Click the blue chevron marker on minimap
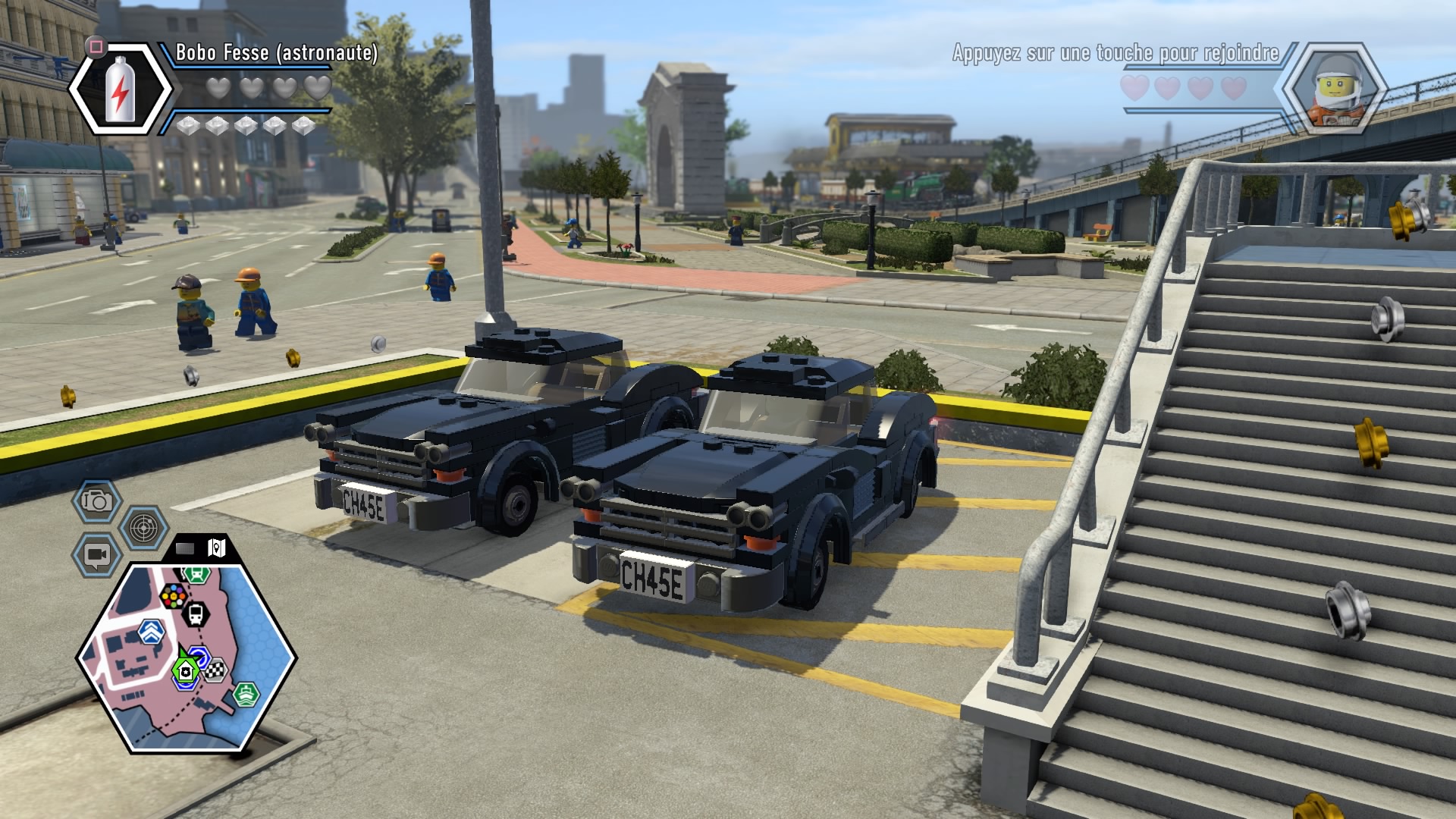This screenshot has height=819, width=1456. (x=152, y=630)
